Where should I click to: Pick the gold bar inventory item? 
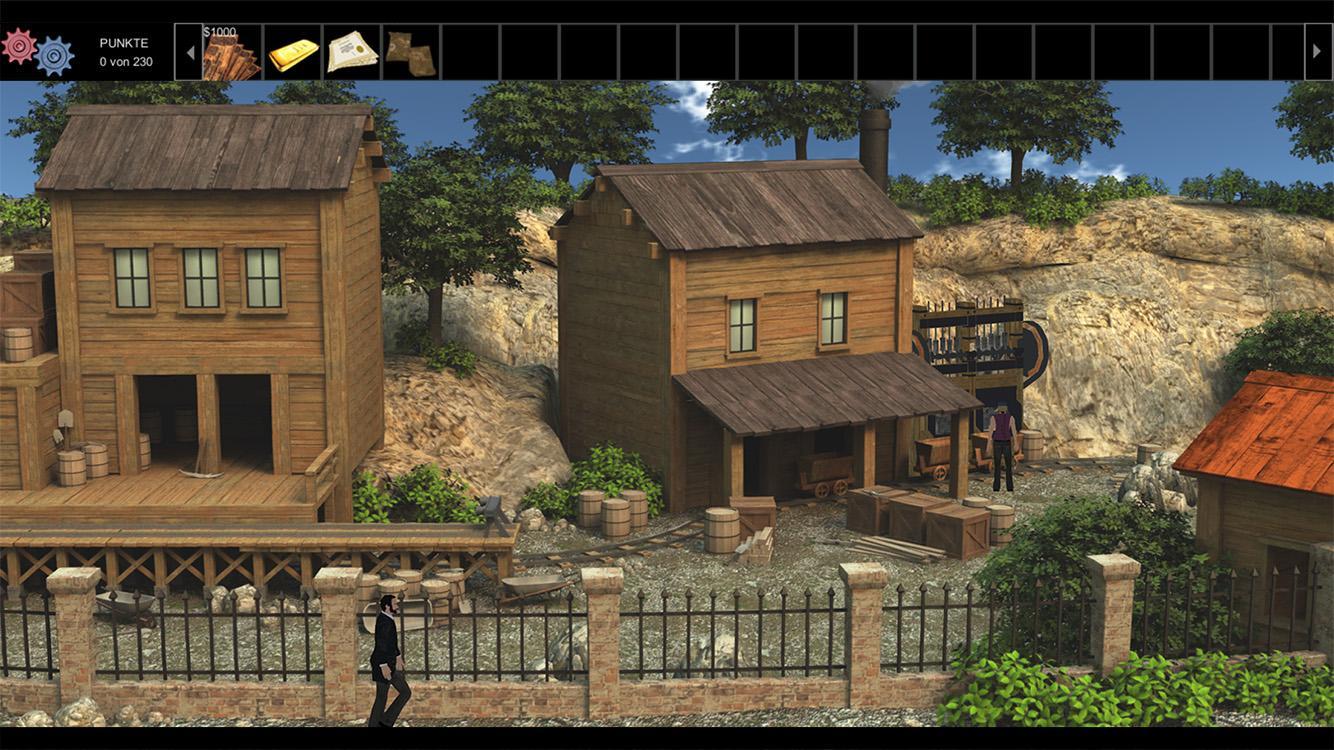pyautogui.click(x=293, y=52)
